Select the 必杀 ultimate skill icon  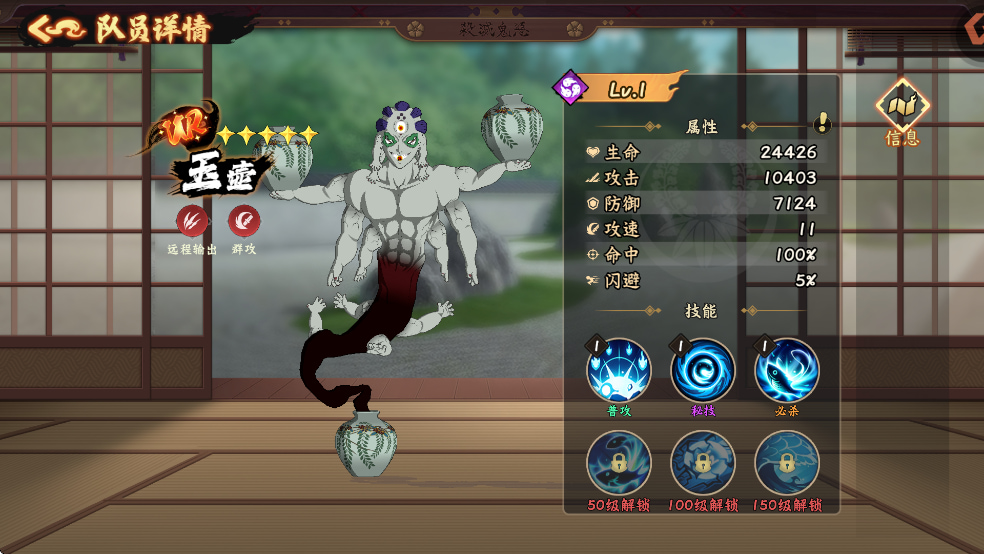coord(786,371)
